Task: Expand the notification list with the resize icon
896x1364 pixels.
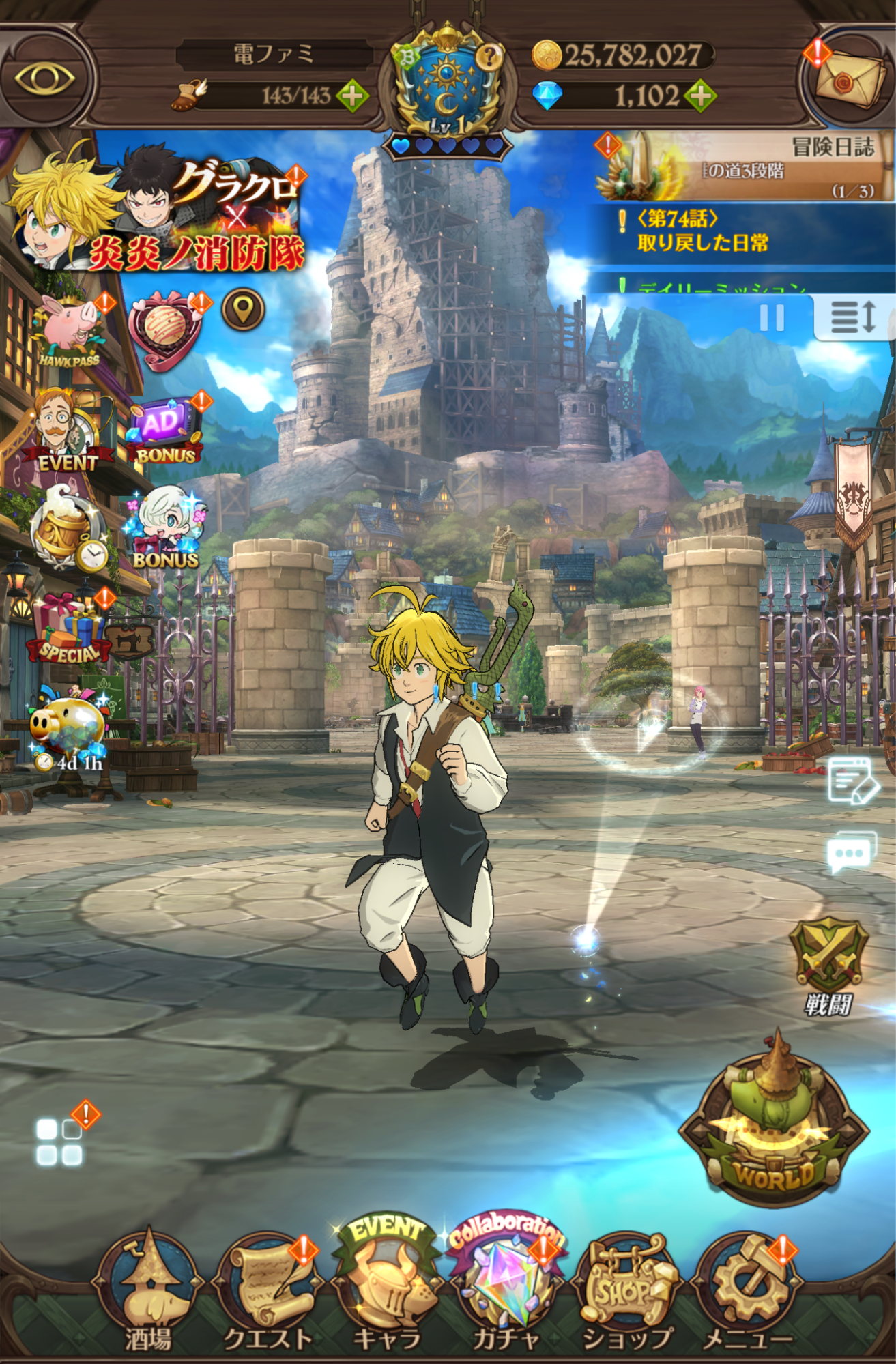Action: 852,317
